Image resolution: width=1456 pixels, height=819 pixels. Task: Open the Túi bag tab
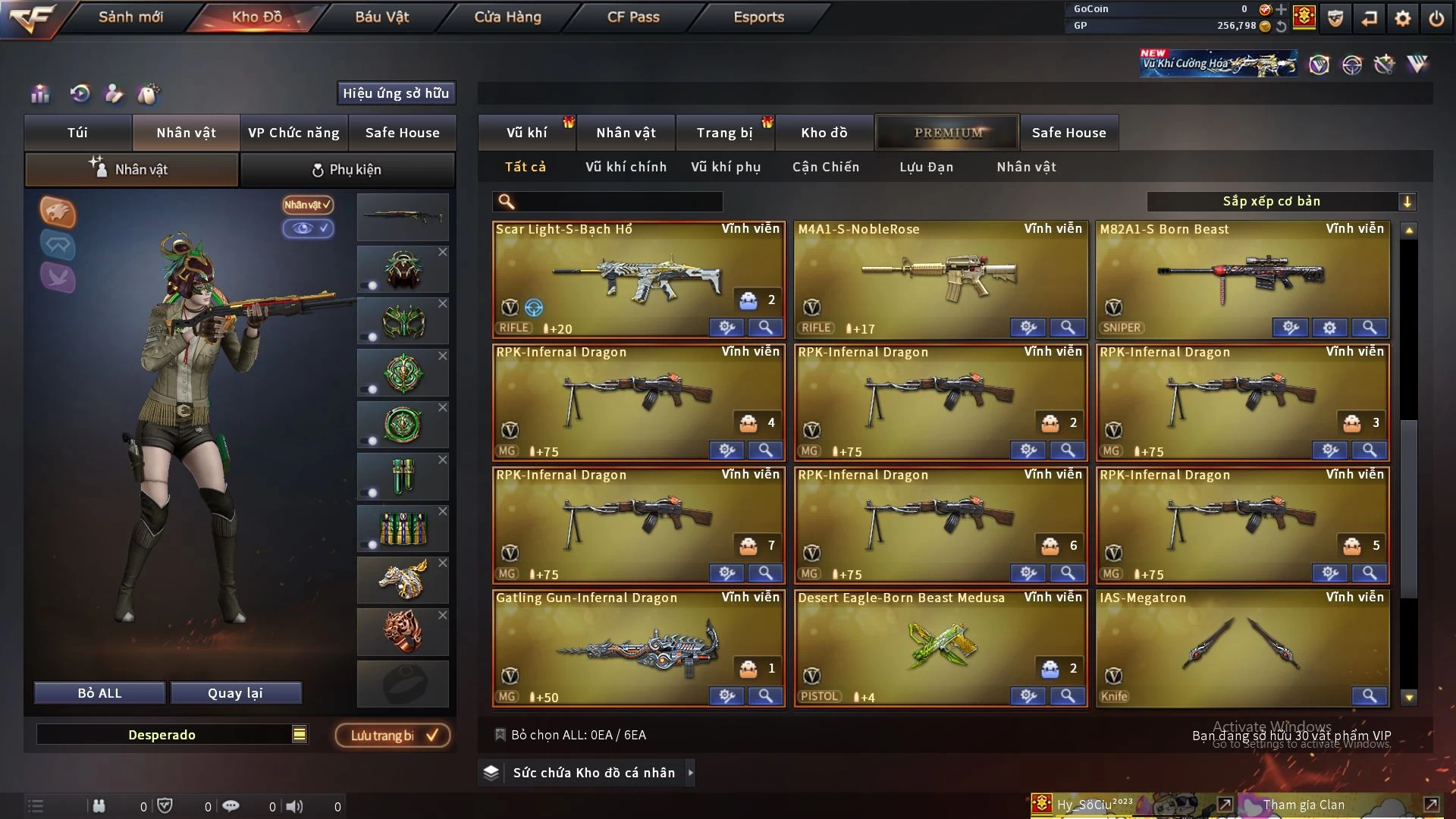click(x=77, y=133)
